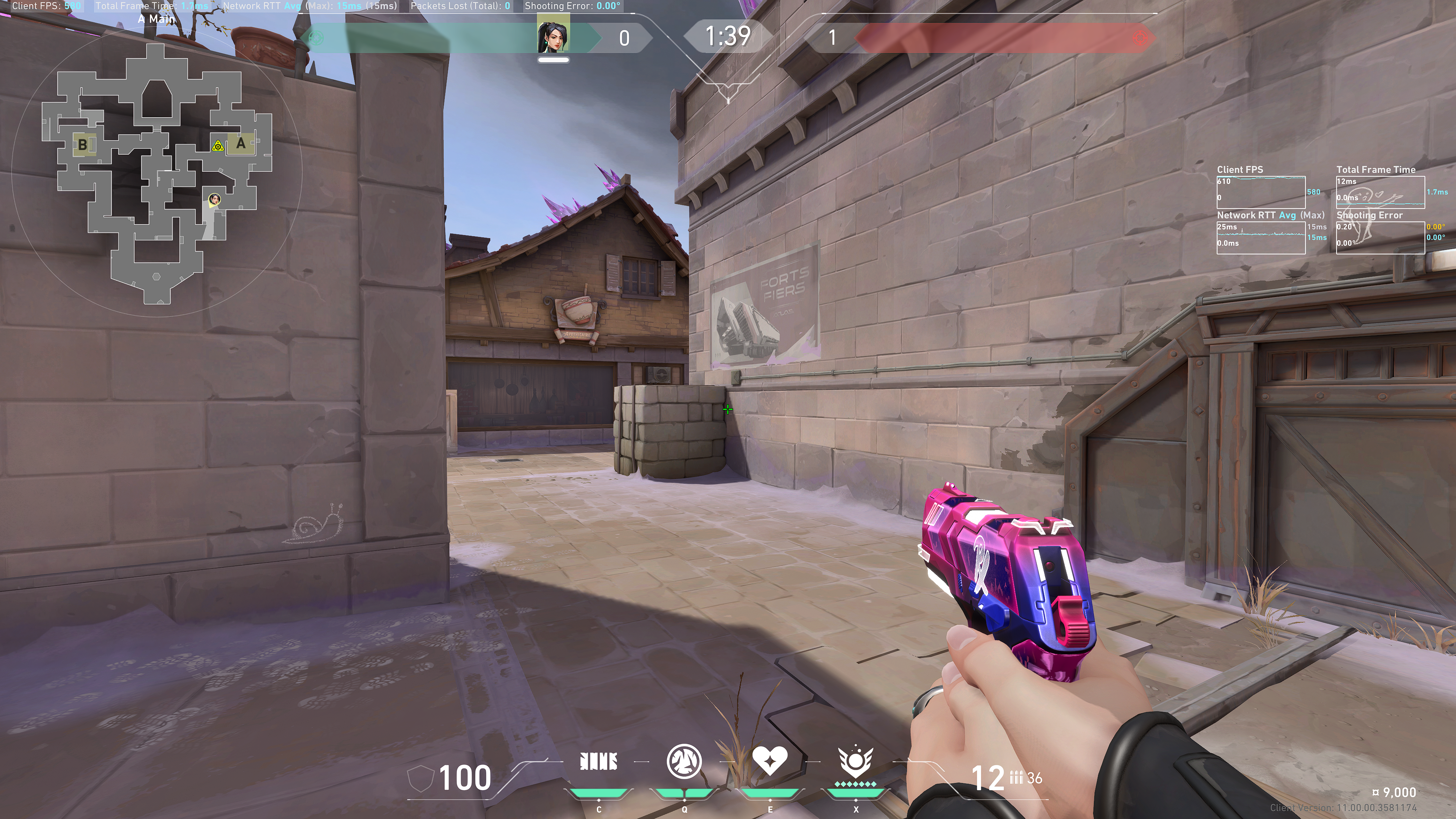
Task: Activate the Slow Orb ability icon
Action: click(x=684, y=761)
